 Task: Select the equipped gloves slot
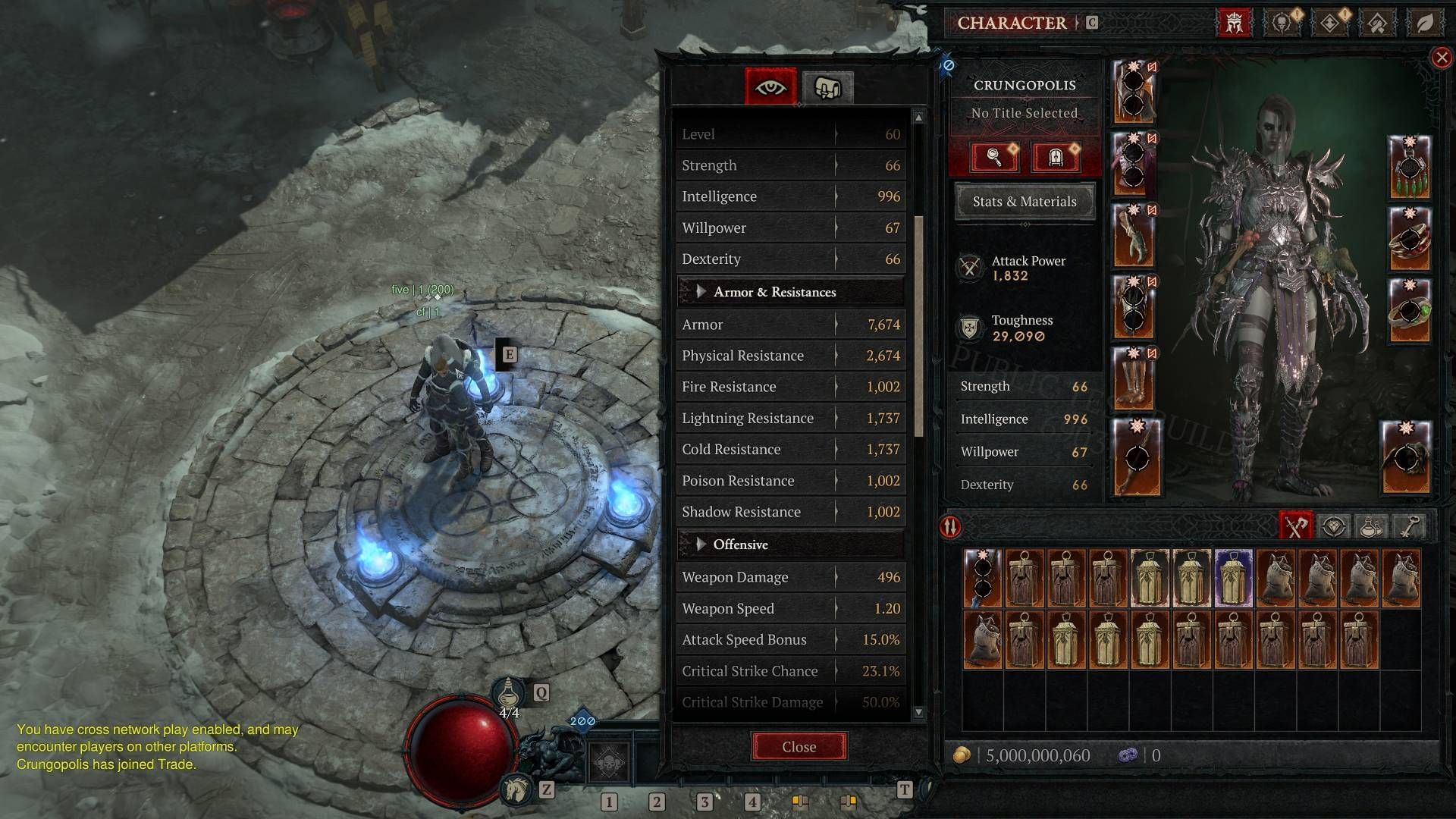coord(1135,235)
